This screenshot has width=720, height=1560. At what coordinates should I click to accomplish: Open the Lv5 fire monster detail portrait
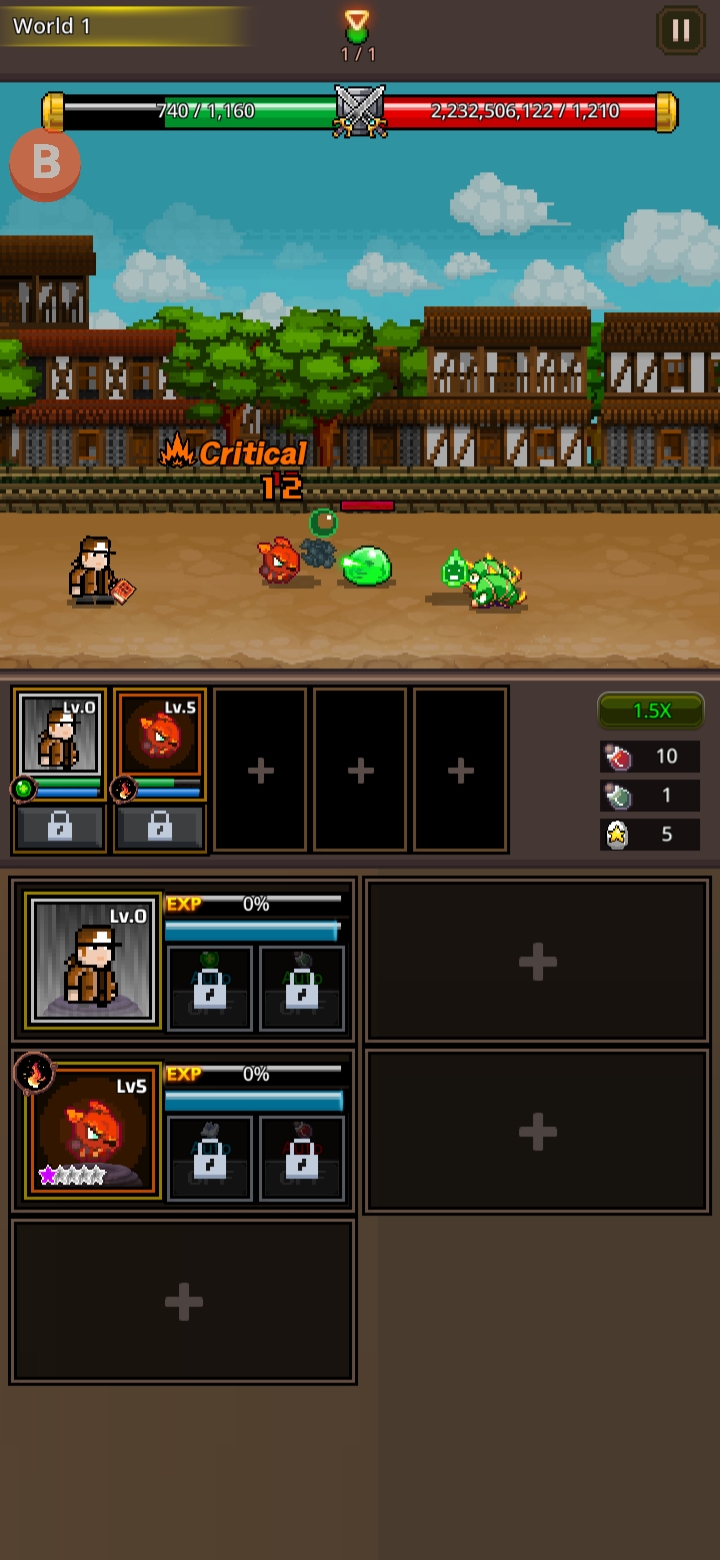click(x=93, y=1130)
